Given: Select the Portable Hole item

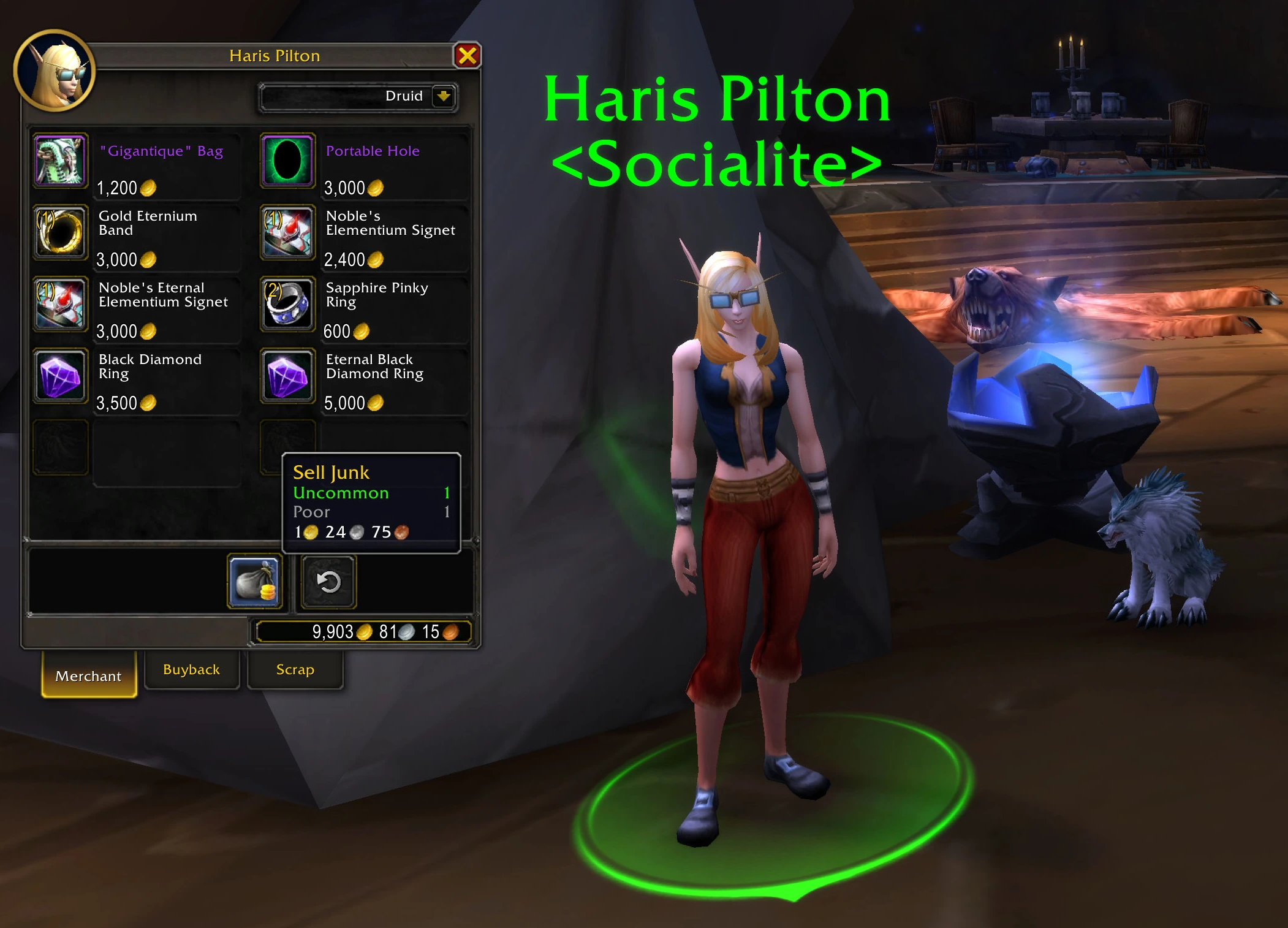Looking at the screenshot, I should [287, 161].
